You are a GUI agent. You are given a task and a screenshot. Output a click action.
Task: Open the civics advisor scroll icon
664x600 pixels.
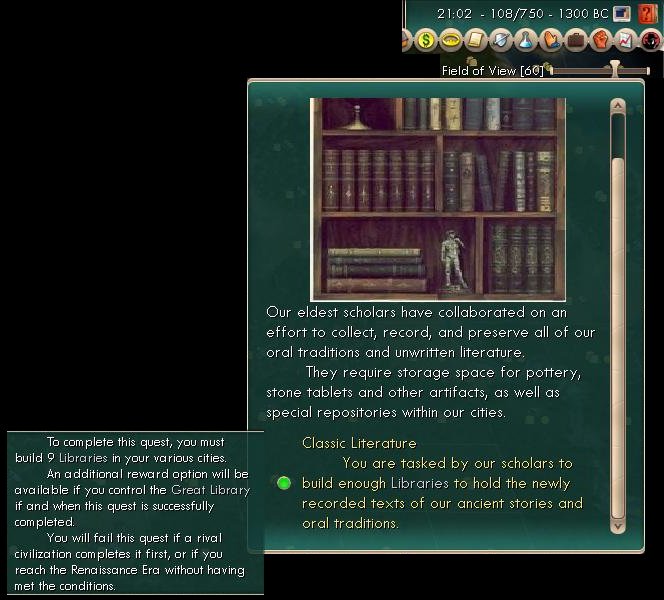(476, 41)
